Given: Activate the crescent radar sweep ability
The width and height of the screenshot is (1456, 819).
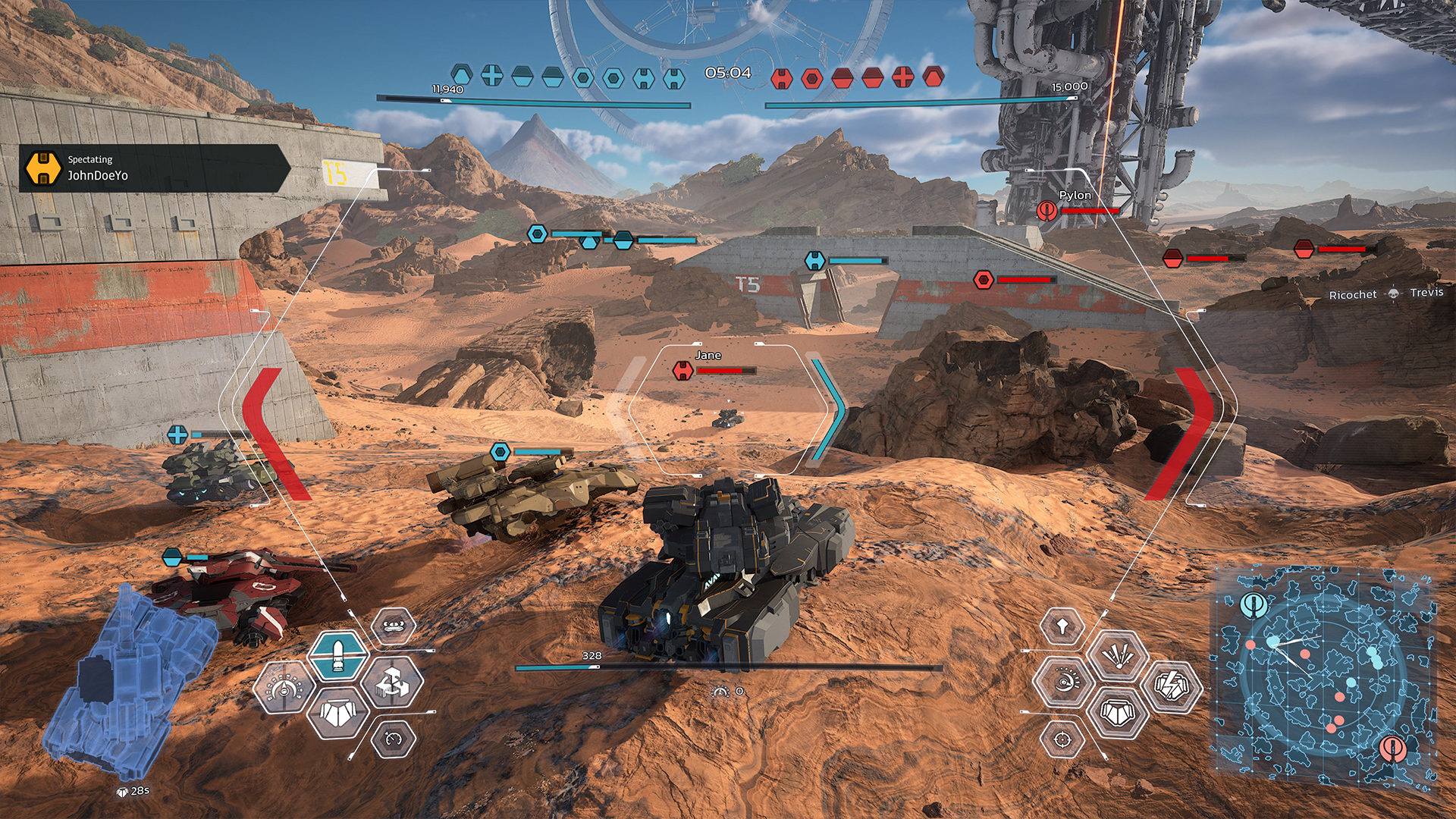Looking at the screenshot, I should (1063, 682).
